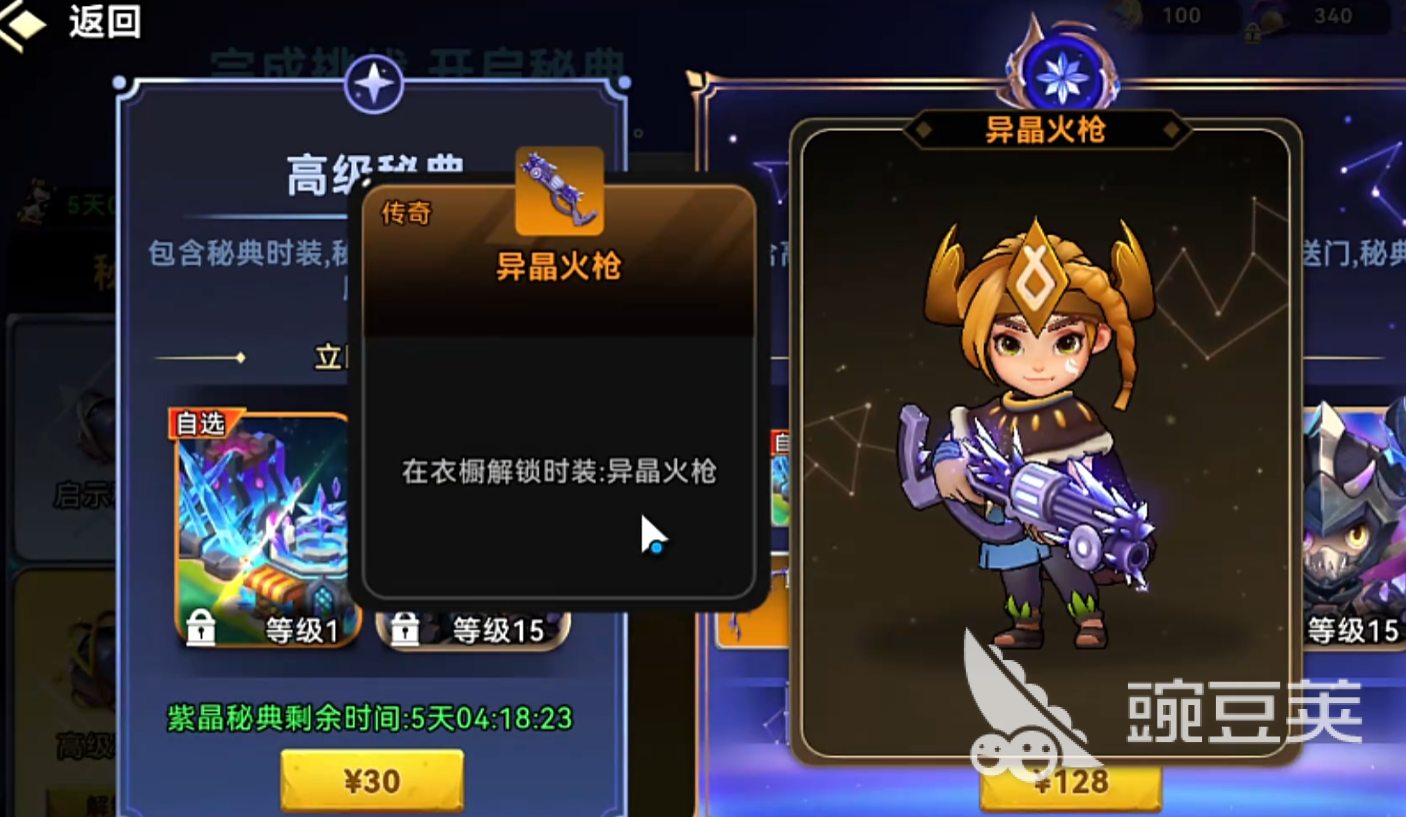Click the star medallion icon atop the 高级秘典 panel
This screenshot has height=817, width=1406.
click(374, 84)
